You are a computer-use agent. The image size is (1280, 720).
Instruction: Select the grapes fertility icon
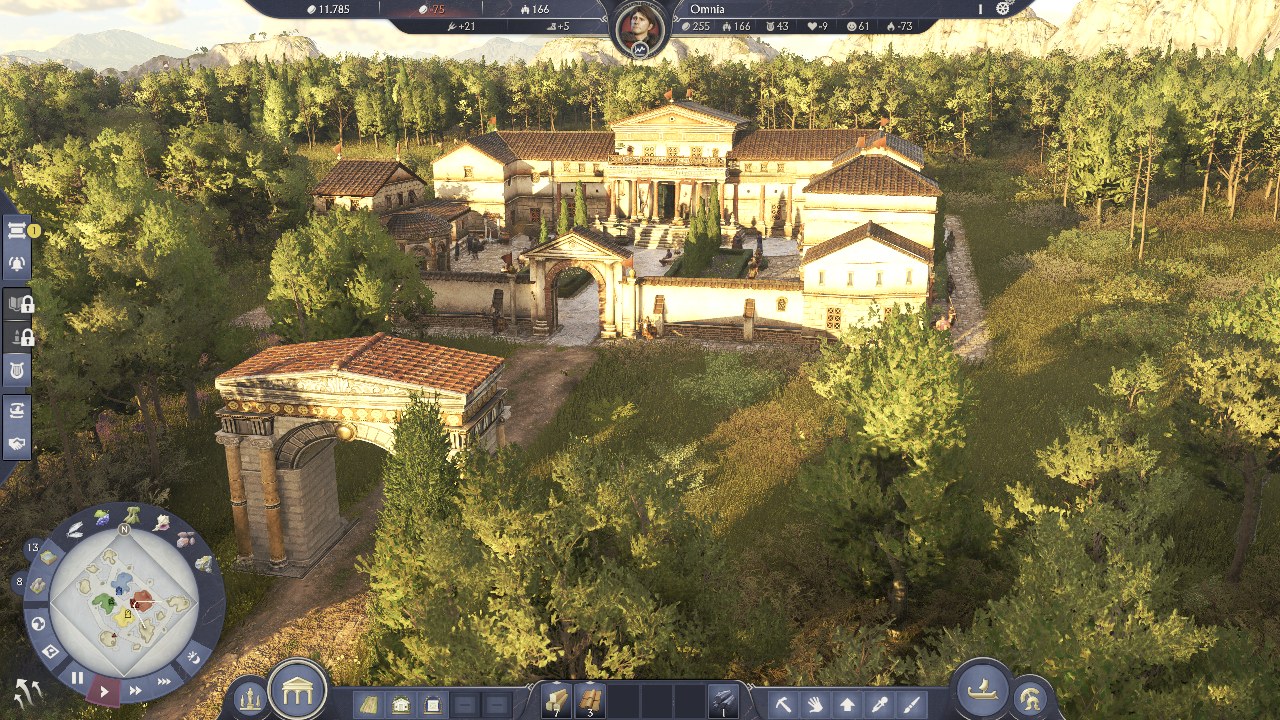101,517
